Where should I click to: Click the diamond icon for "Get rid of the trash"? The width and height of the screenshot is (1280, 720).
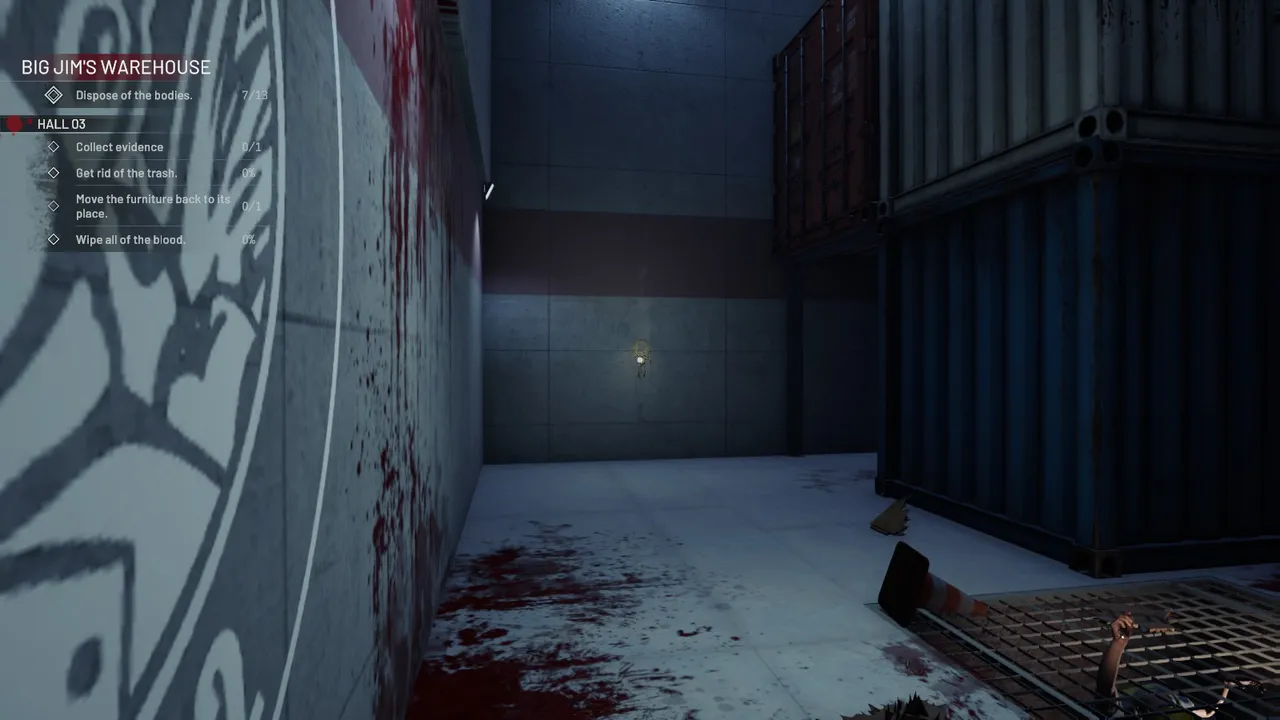click(x=54, y=172)
